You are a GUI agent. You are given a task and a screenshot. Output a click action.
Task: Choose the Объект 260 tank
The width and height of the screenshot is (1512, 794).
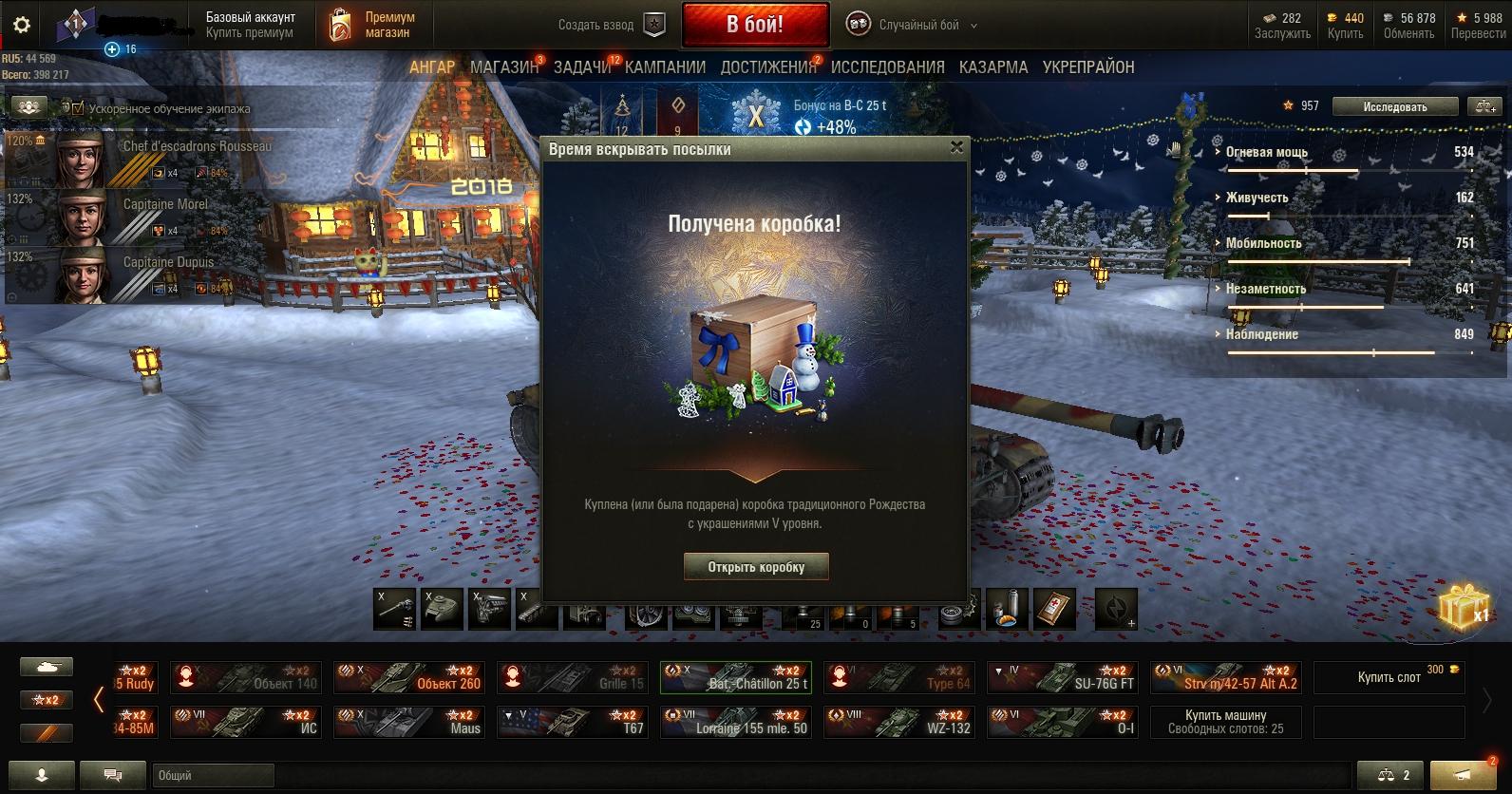point(409,677)
